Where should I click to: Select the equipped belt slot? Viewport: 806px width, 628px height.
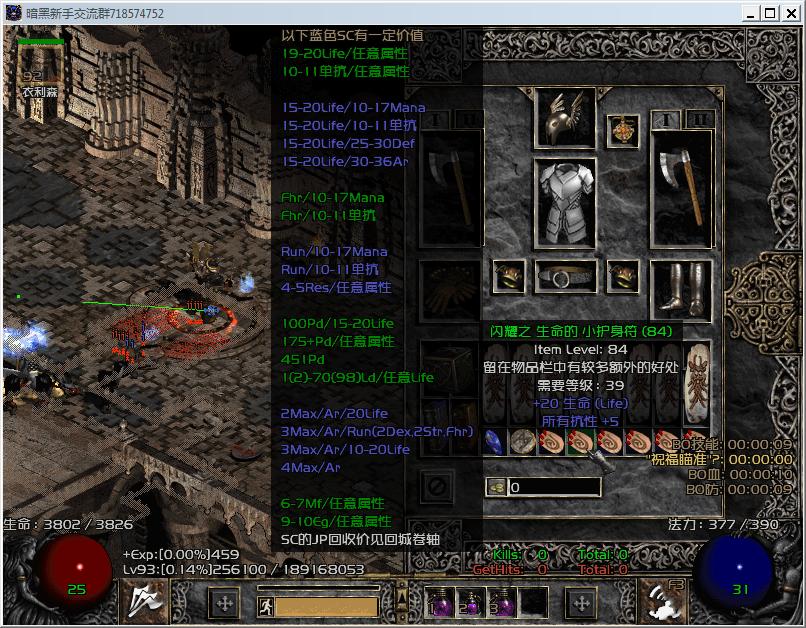[566, 276]
